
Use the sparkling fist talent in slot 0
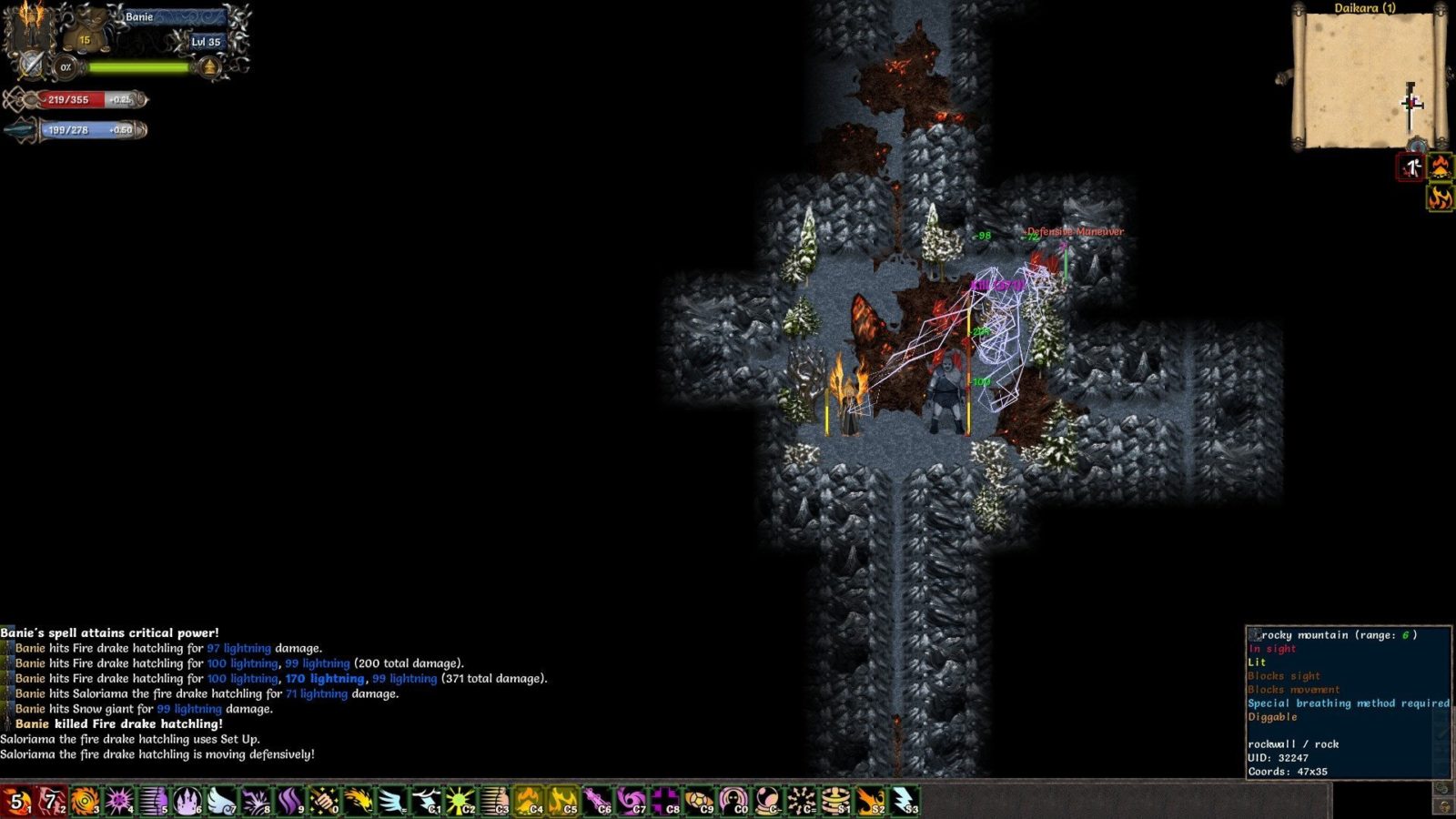(325, 802)
